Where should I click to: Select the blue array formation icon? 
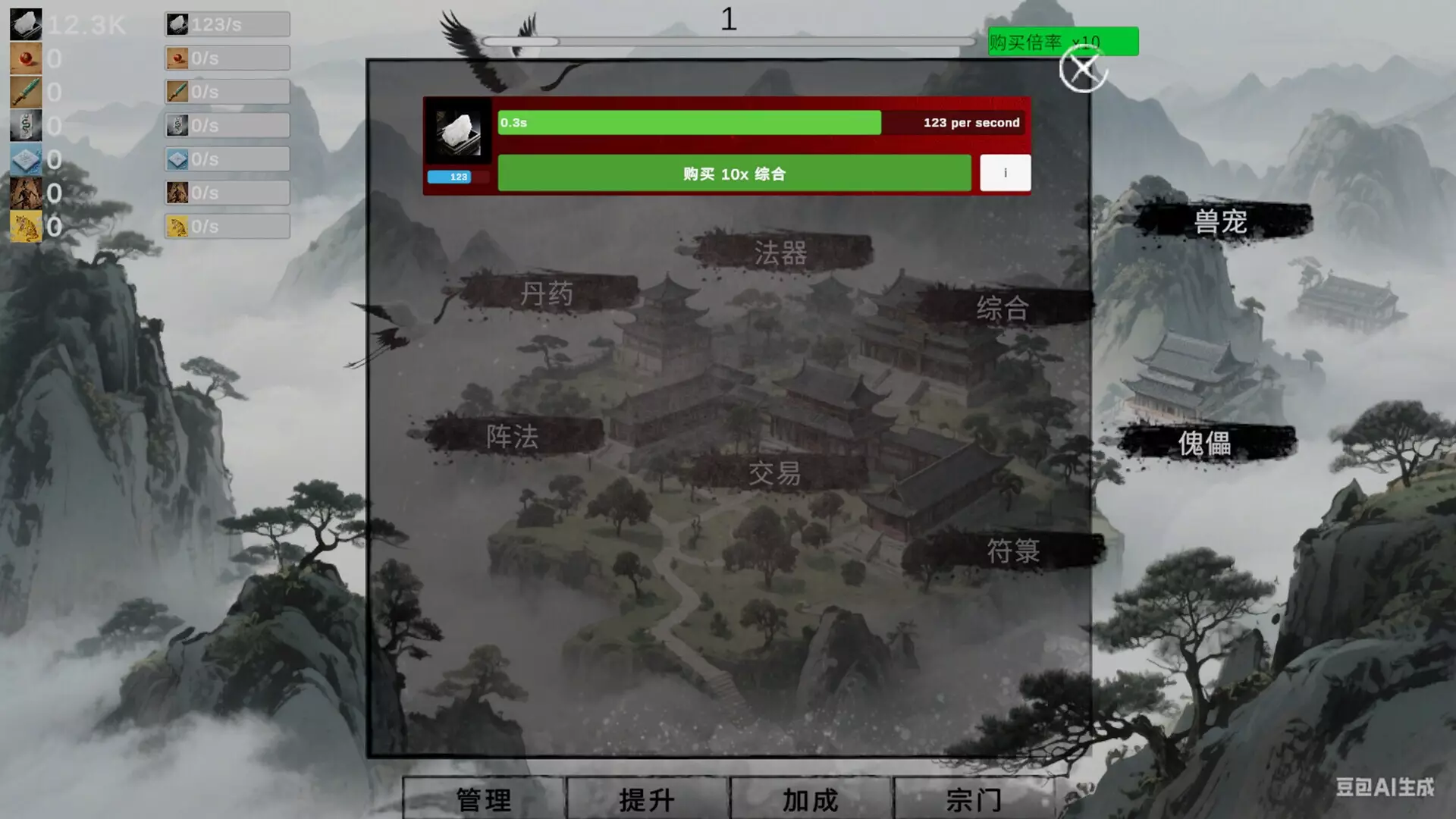click(25, 159)
